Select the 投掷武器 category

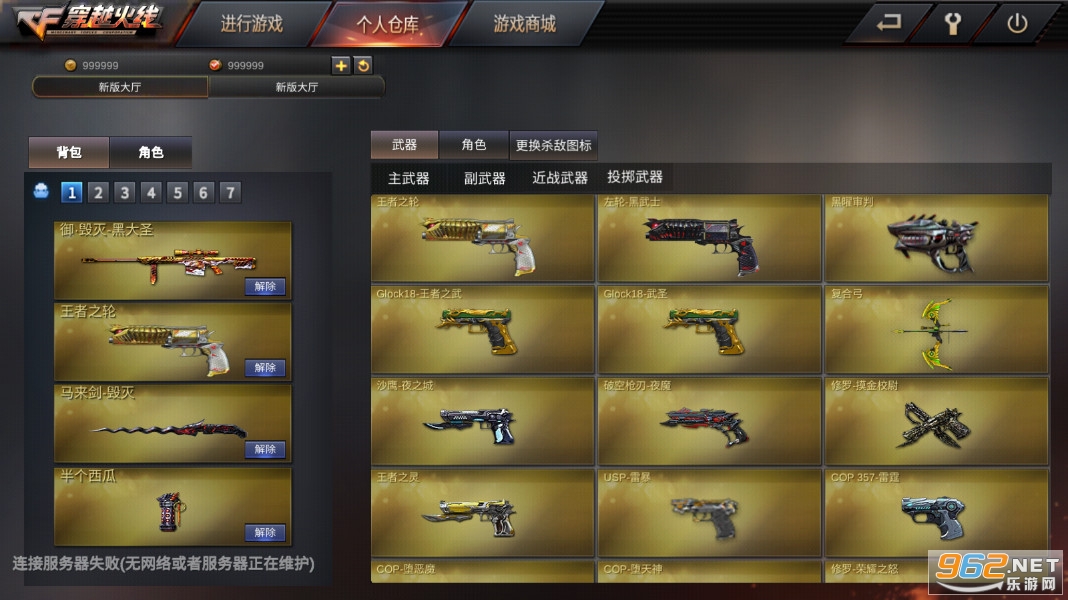coord(634,177)
